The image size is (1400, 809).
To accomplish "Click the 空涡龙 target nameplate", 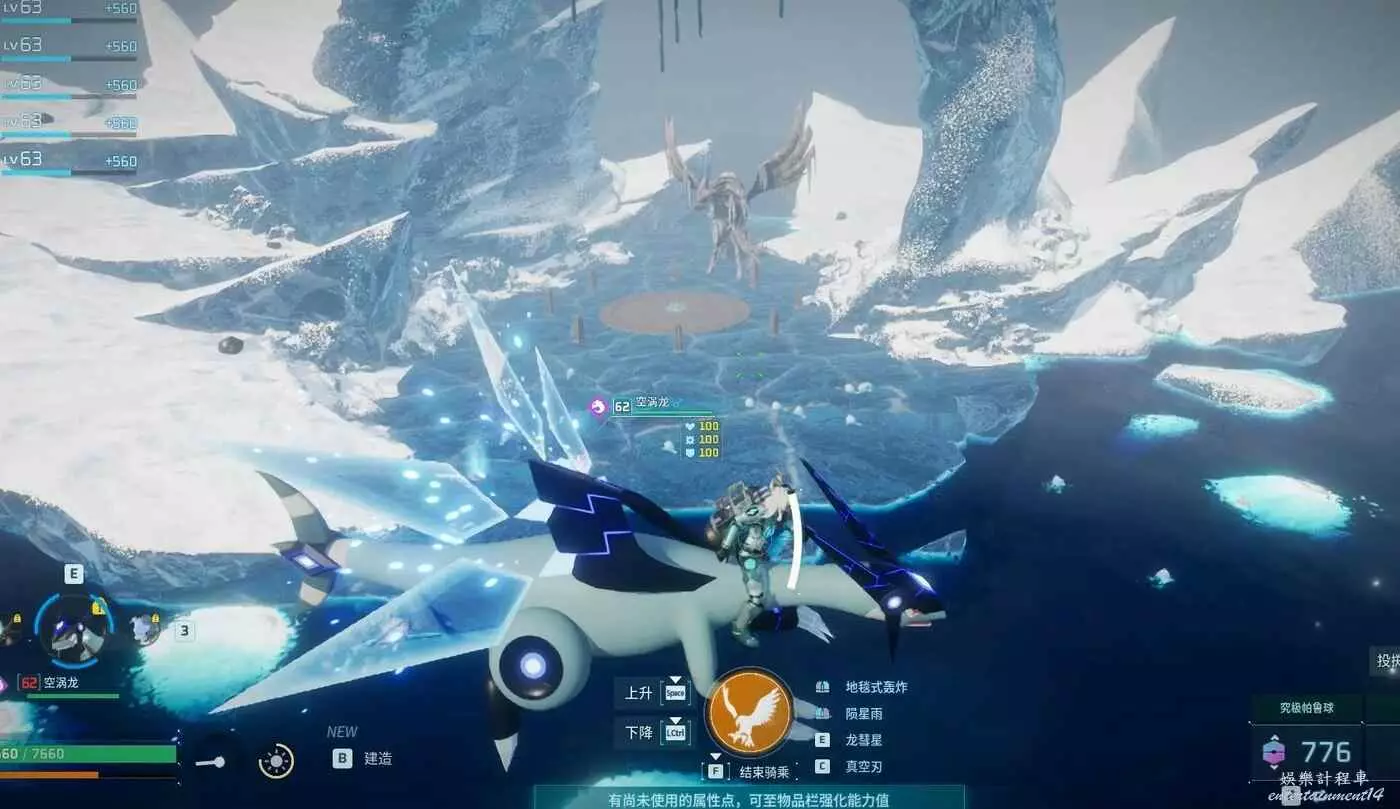I will tap(655, 403).
